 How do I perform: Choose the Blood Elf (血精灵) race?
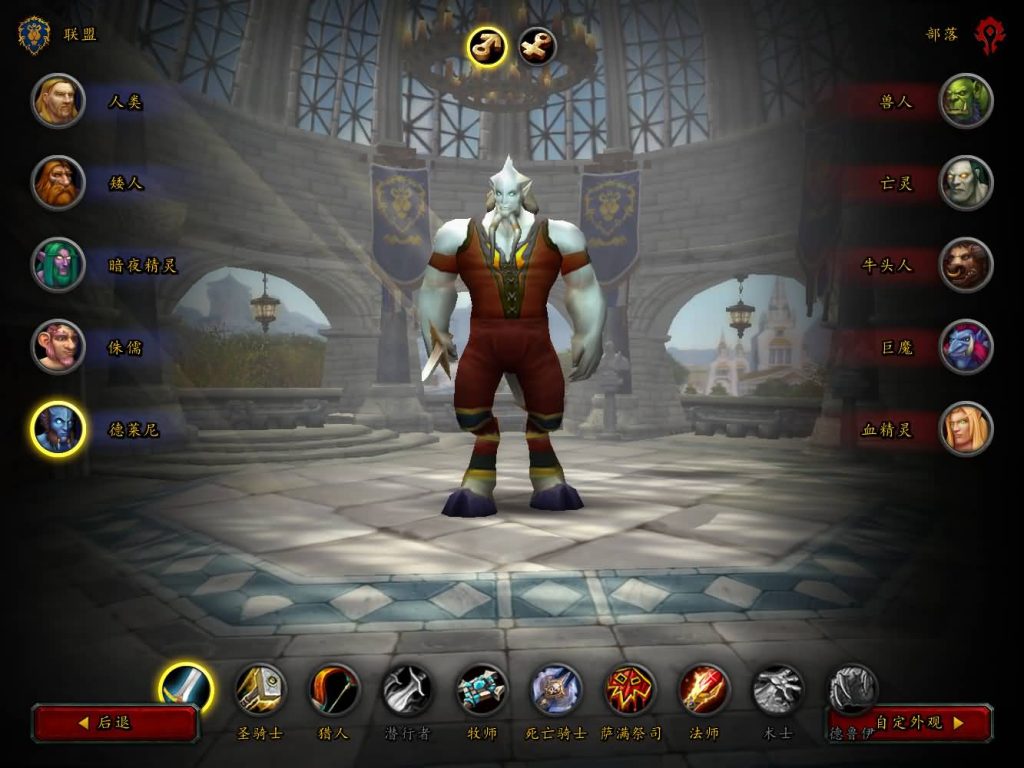966,429
